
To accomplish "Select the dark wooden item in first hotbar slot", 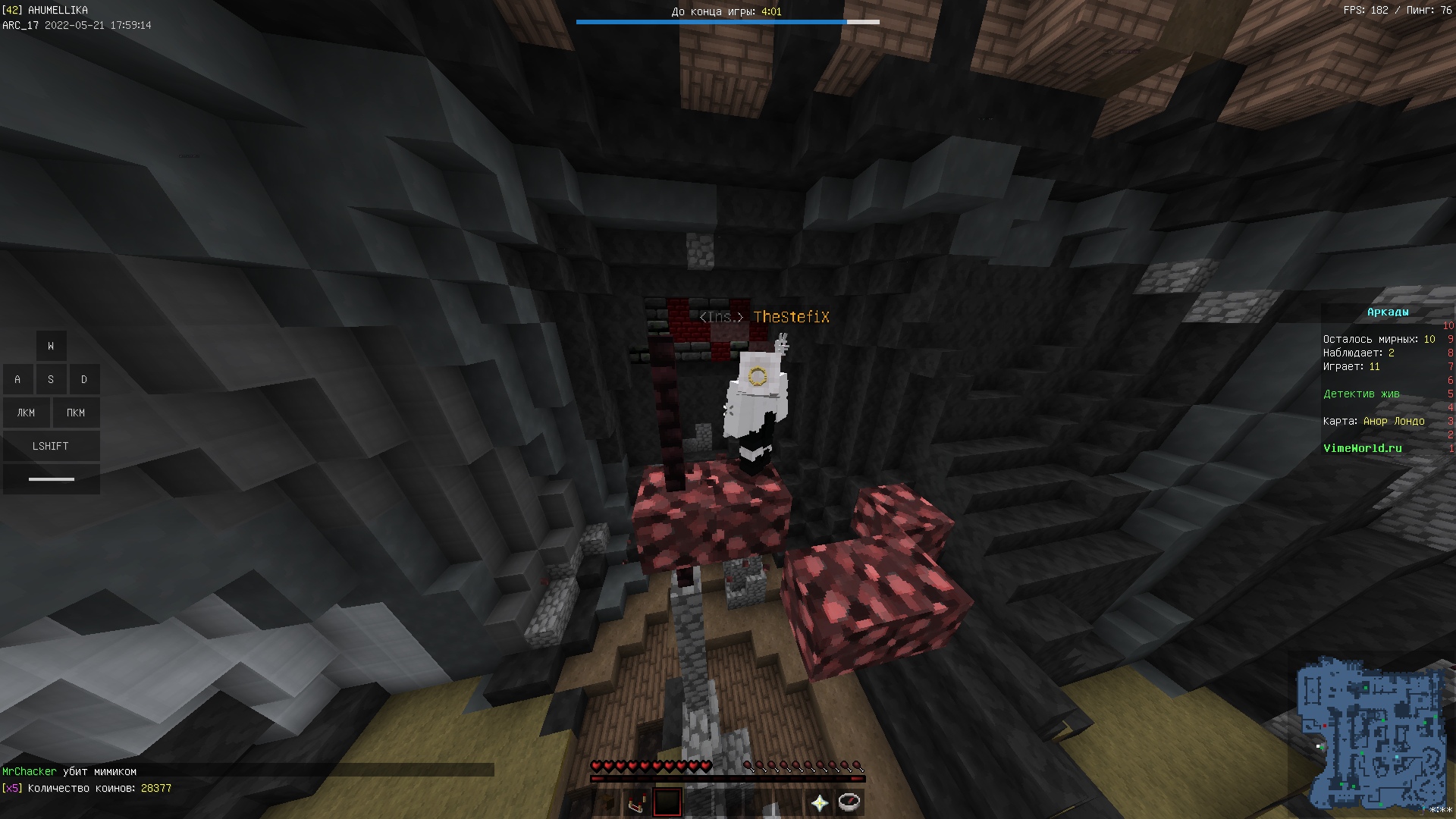I will (607, 803).
